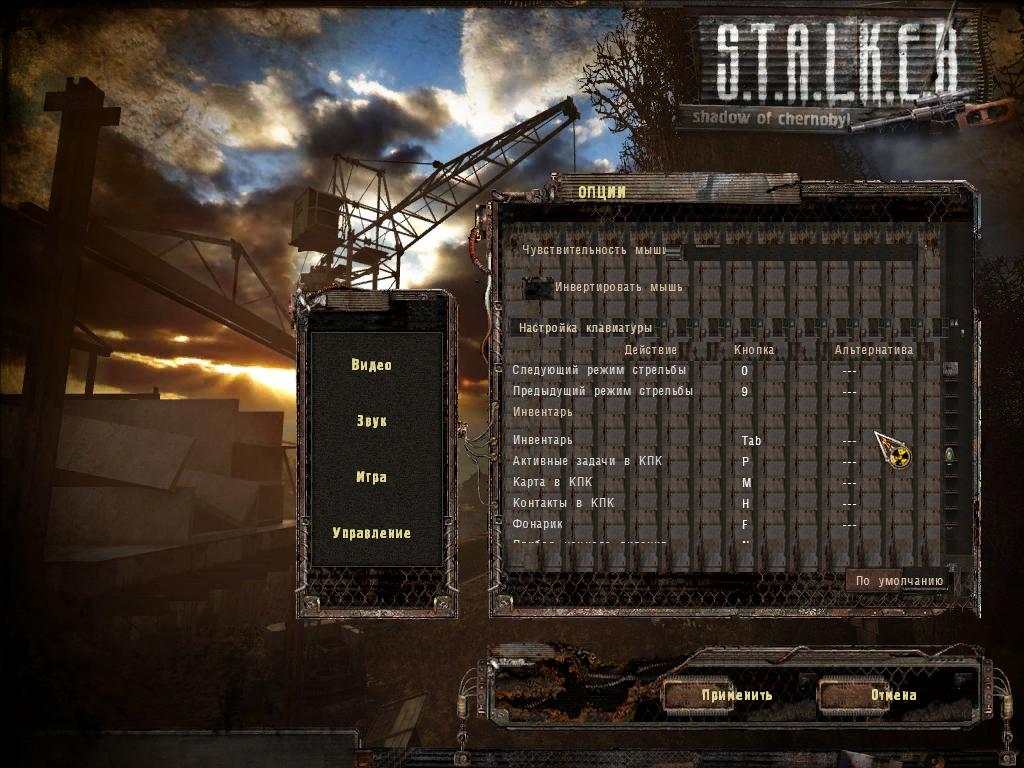Apply changes with the Применить button
The image size is (1024, 768).
[x=736, y=695]
